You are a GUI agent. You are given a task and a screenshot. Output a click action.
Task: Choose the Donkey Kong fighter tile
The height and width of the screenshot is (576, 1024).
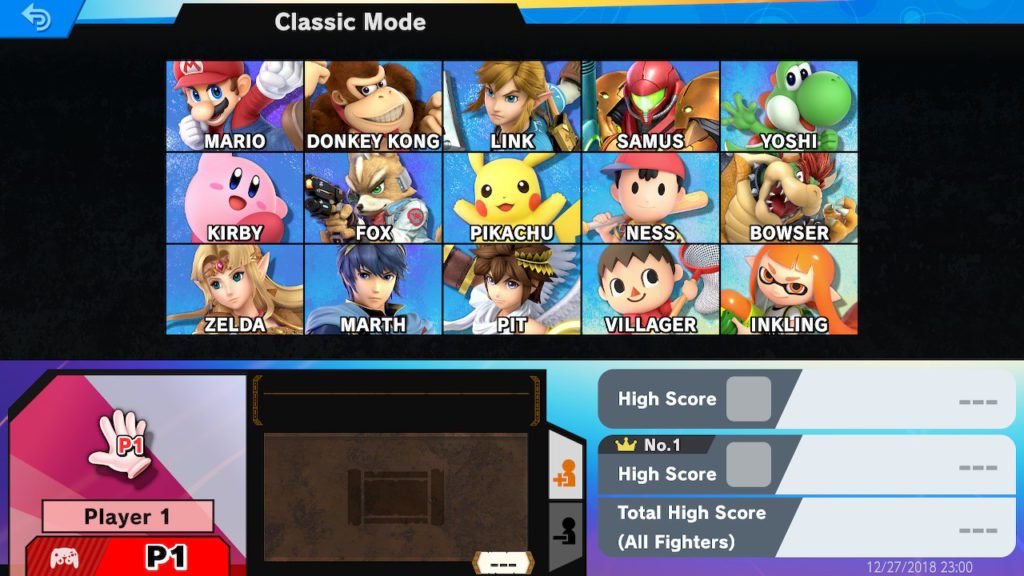[373, 106]
